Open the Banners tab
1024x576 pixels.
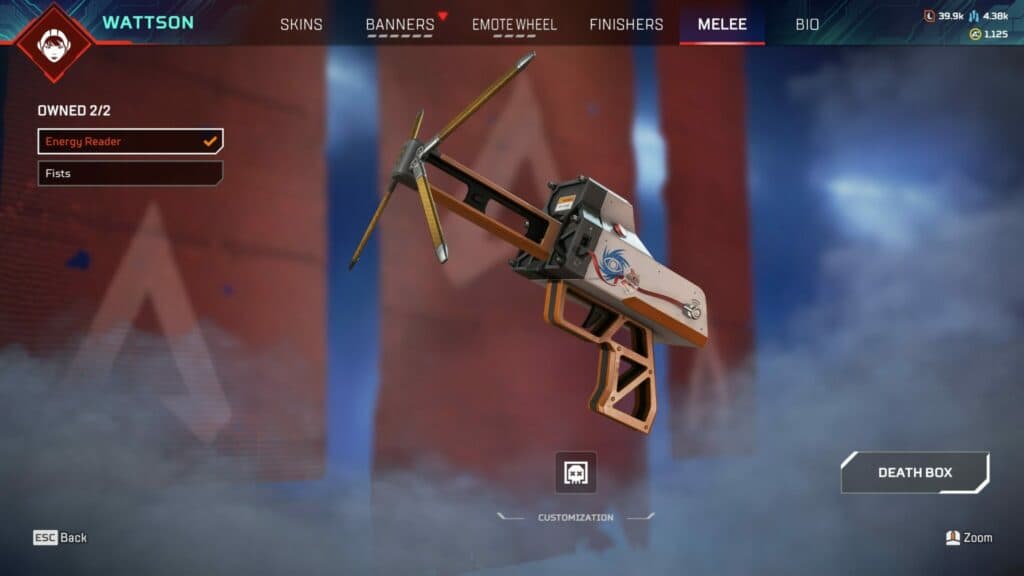coord(400,24)
